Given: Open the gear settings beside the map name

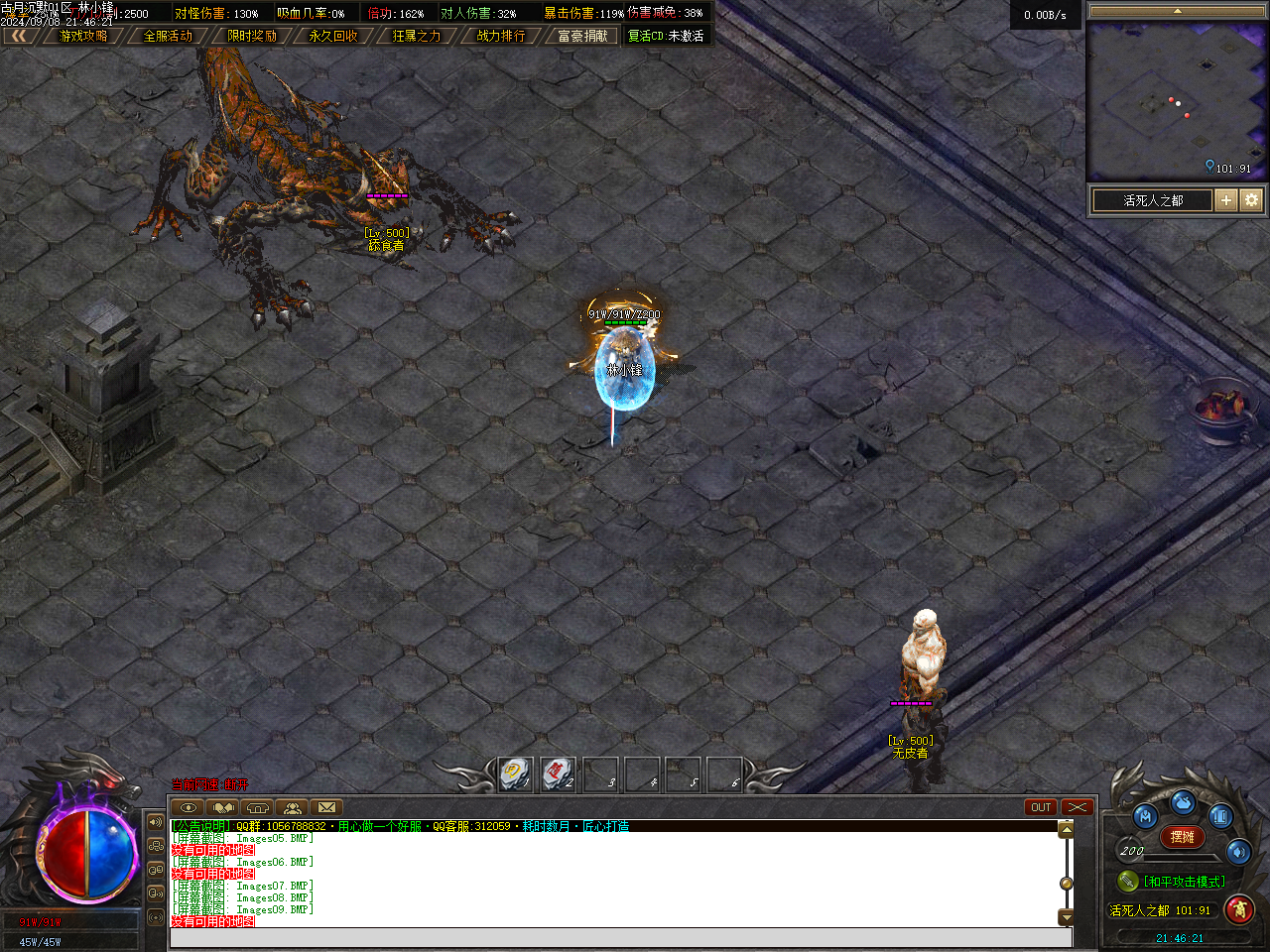Looking at the screenshot, I should click(x=1251, y=200).
